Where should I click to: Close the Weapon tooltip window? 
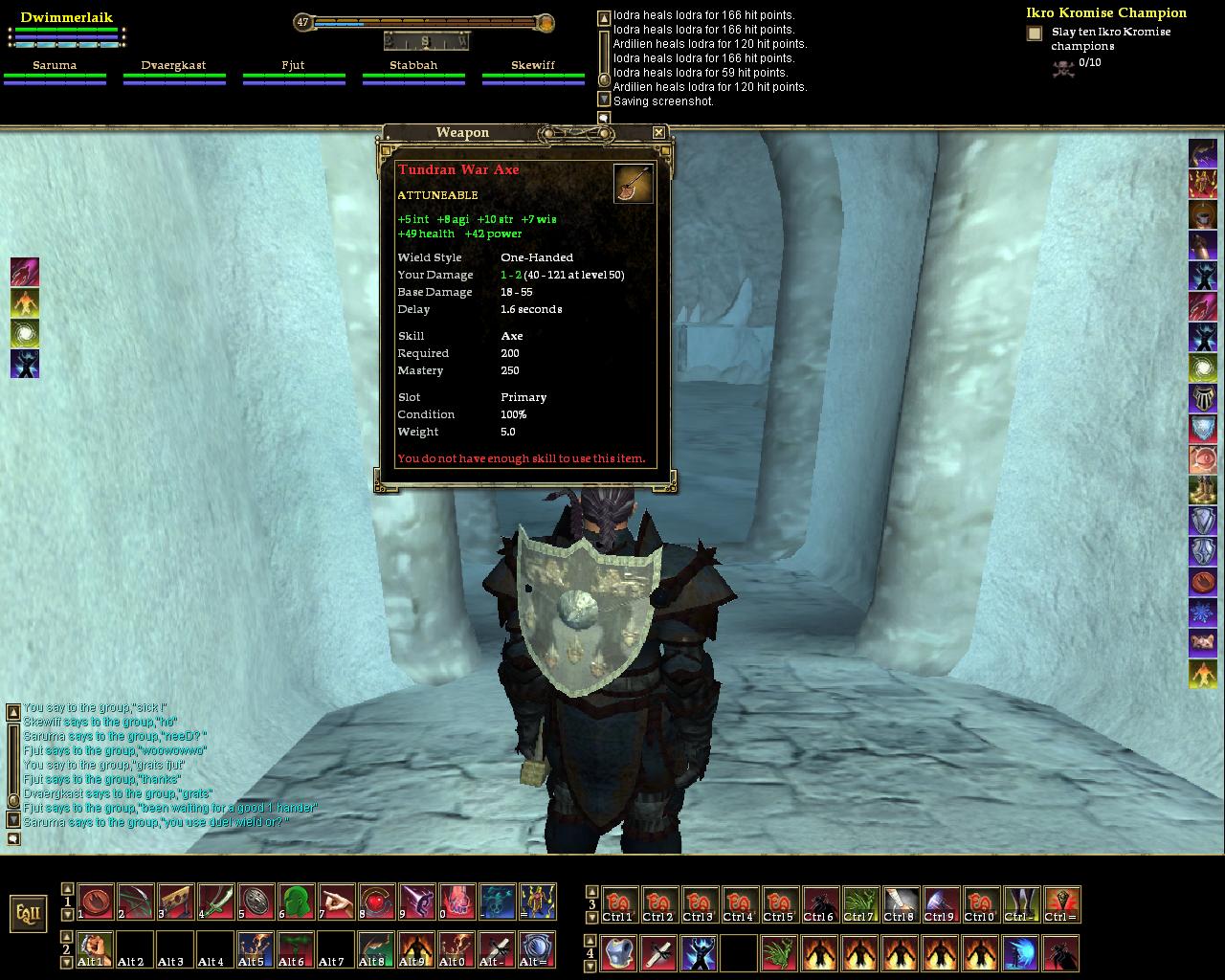[658, 133]
